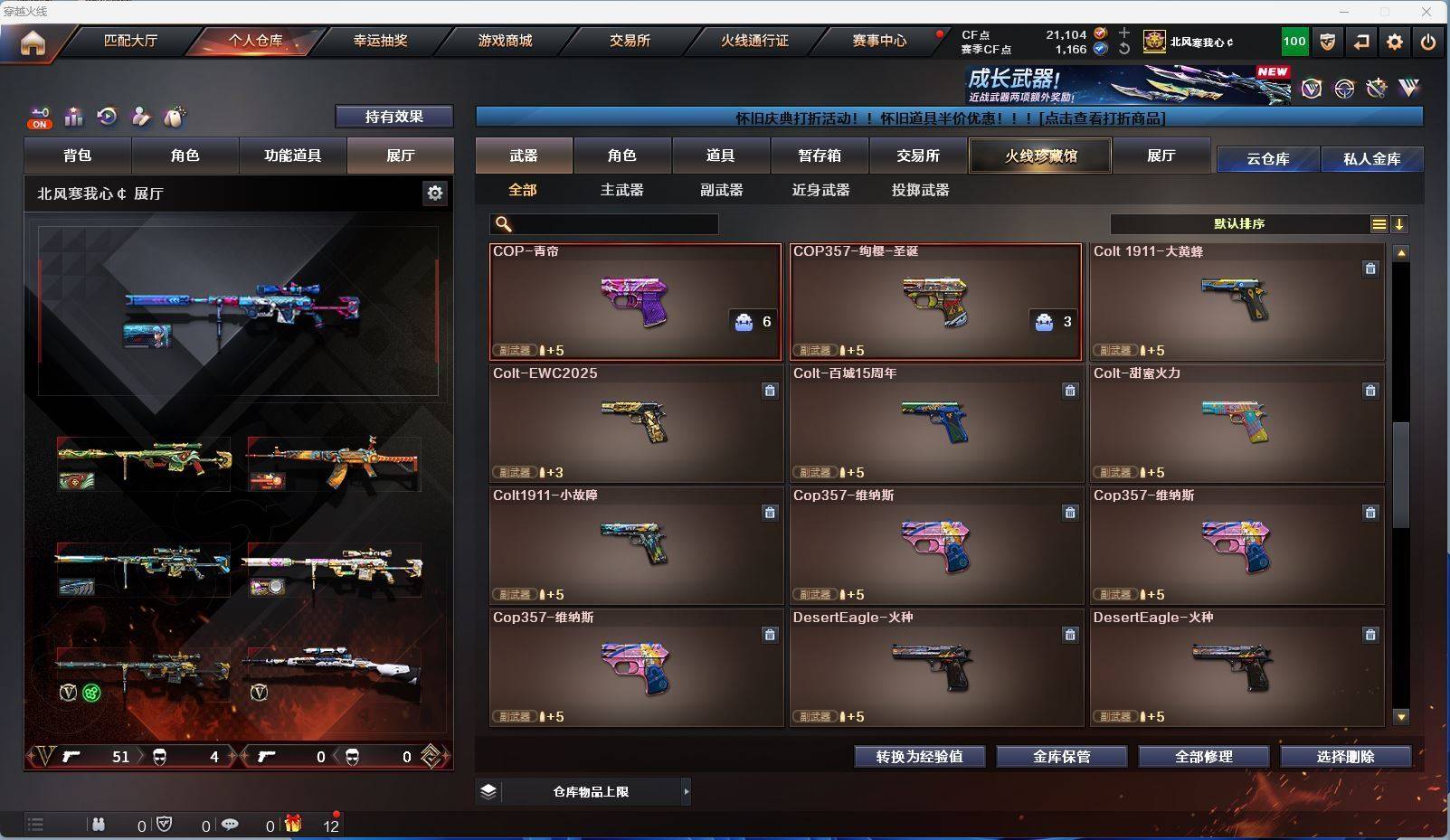Viewport: 1450px width, 840px height.
Task: Choose the Colt-EWC2025 pistol slot
Action: coord(635,423)
